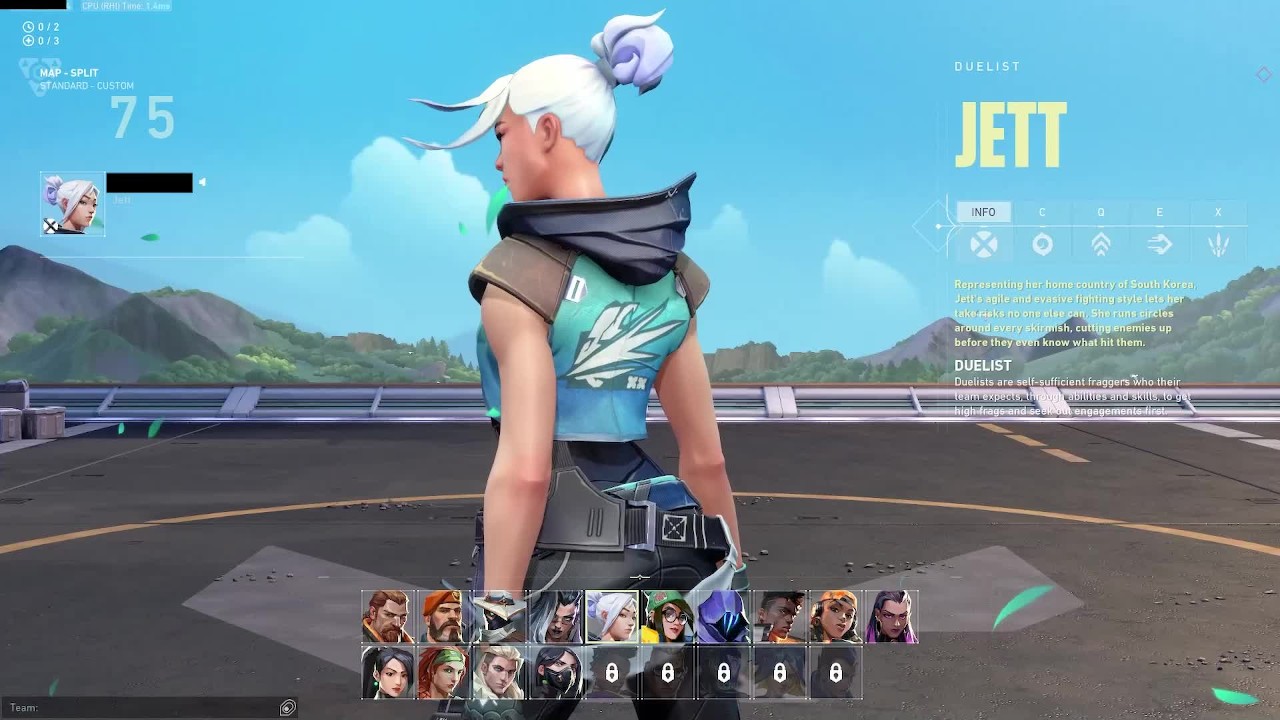Pick Skye in the agent roster
The width and height of the screenshot is (1280, 720).
[x=444, y=673]
